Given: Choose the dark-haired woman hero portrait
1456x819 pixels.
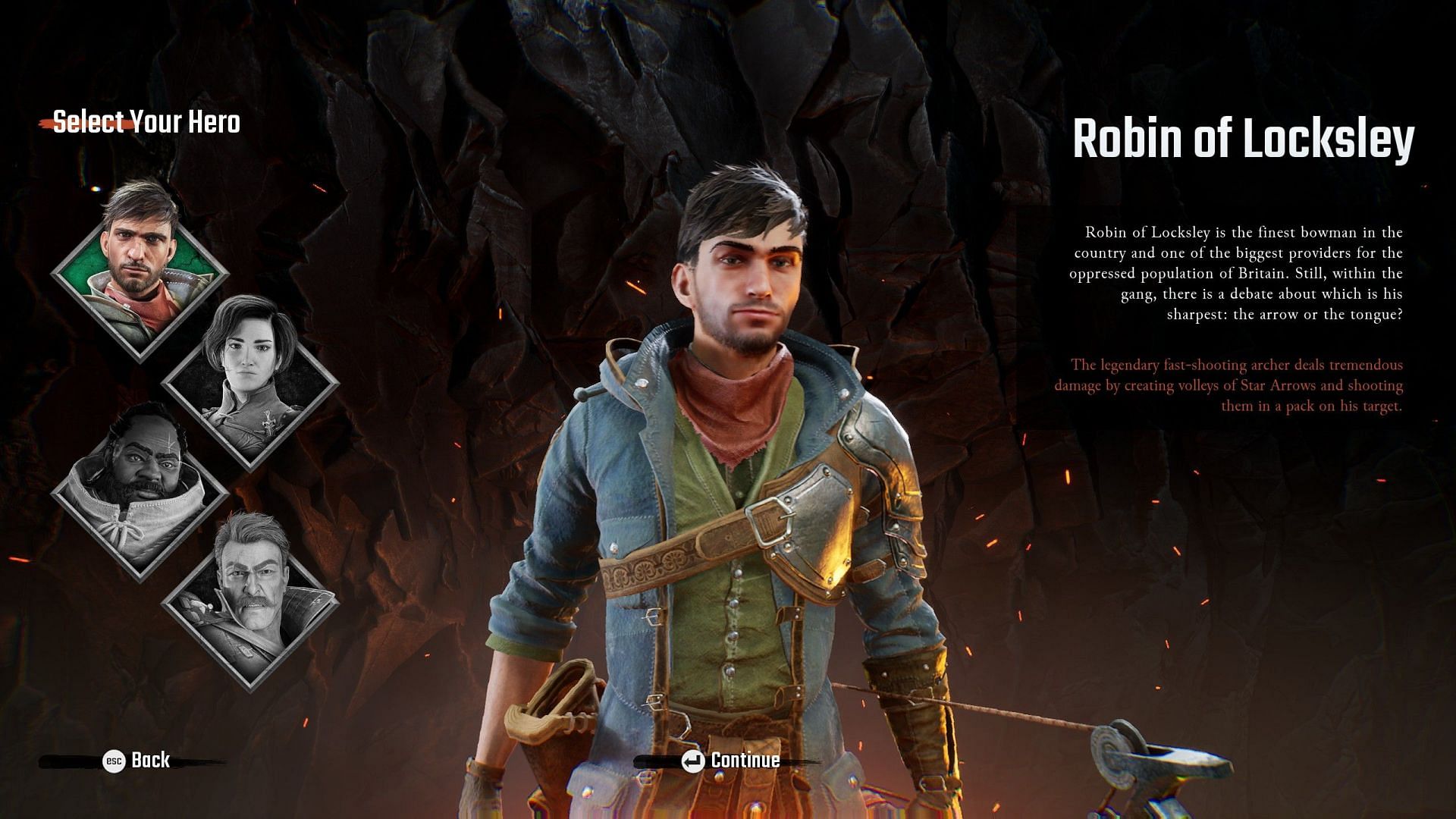Looking at the screenshot, I should tap(250, 379).
